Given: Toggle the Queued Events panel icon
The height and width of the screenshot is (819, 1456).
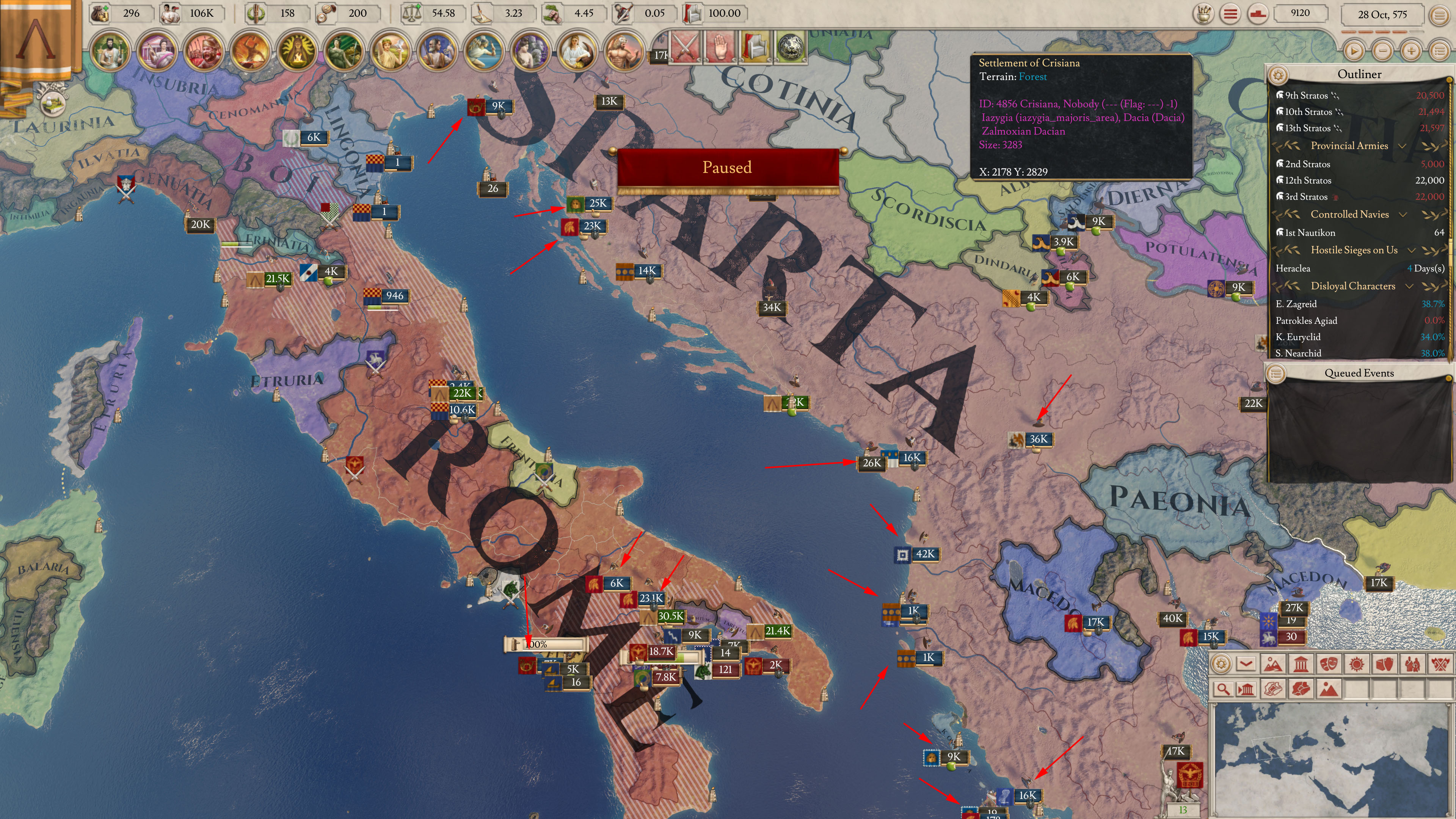Looking at the screenshot, I should click(x=1277, y=373).
